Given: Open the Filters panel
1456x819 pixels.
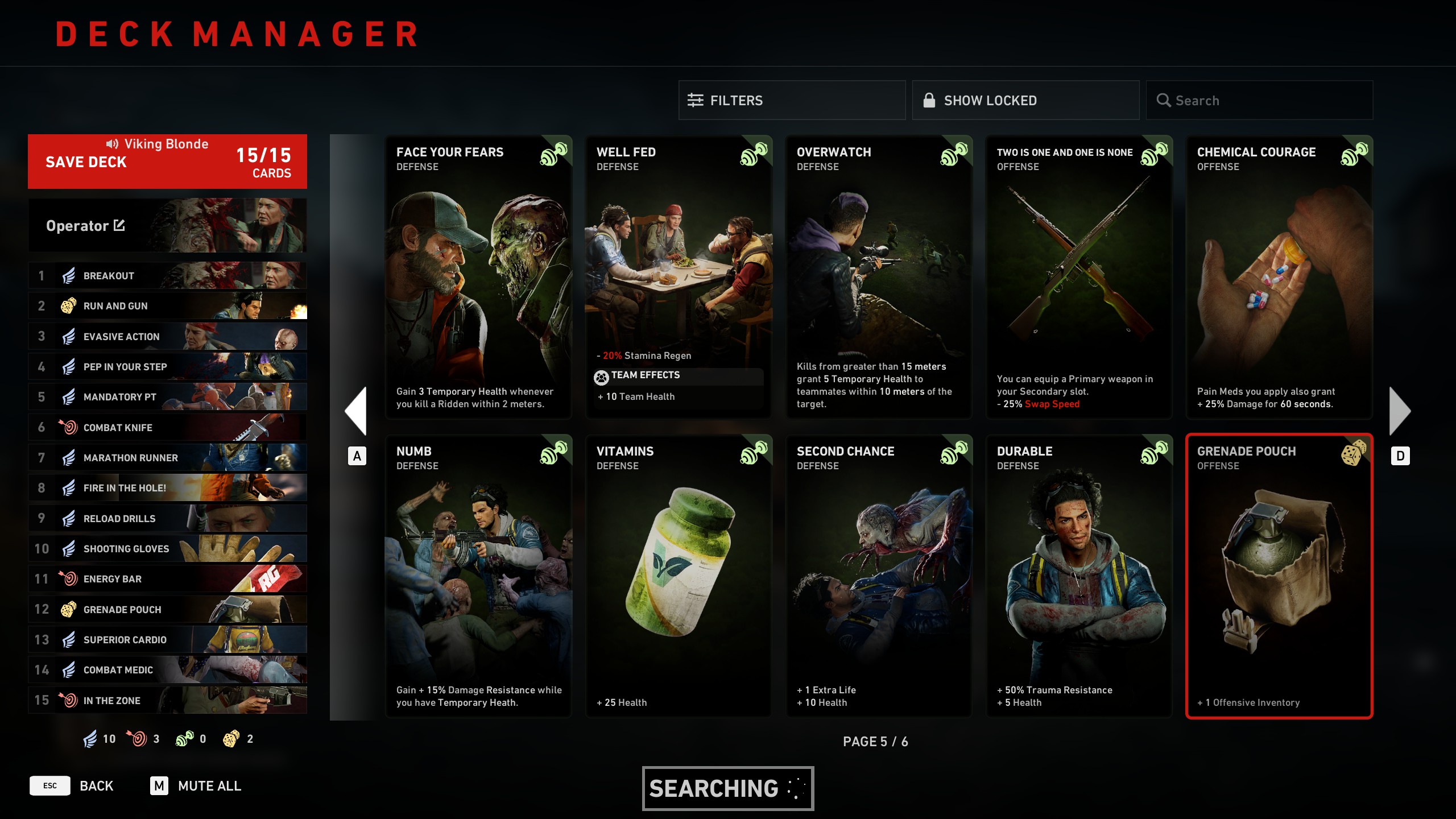Looking at the screenshot, I should (792, 101).
